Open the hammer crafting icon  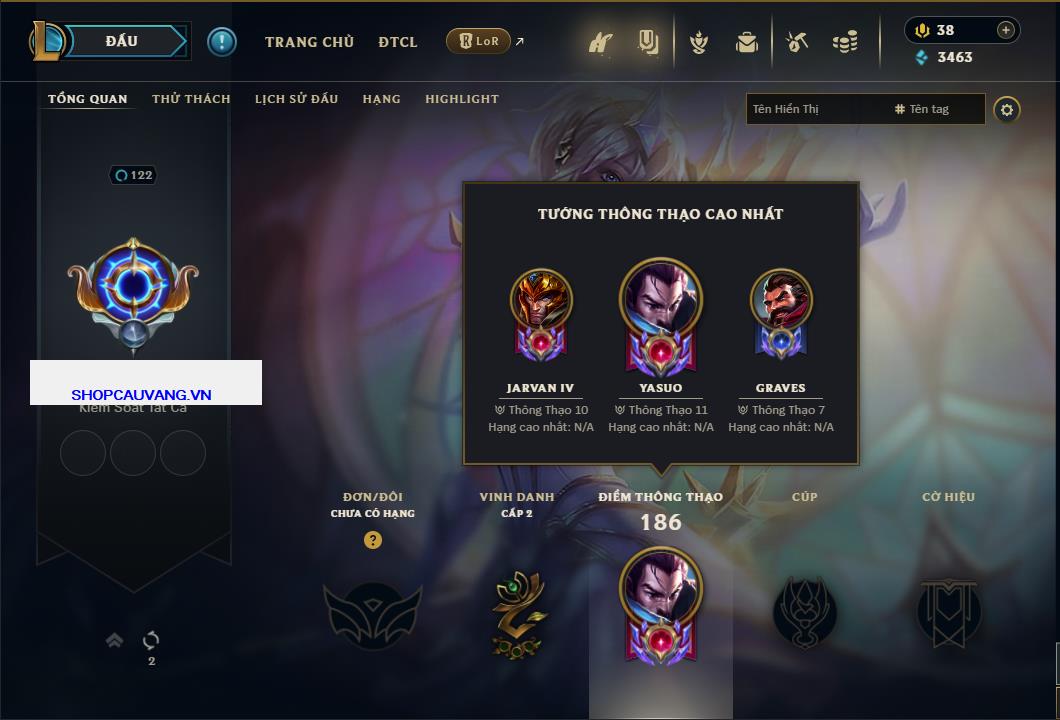tap(797, 42)
